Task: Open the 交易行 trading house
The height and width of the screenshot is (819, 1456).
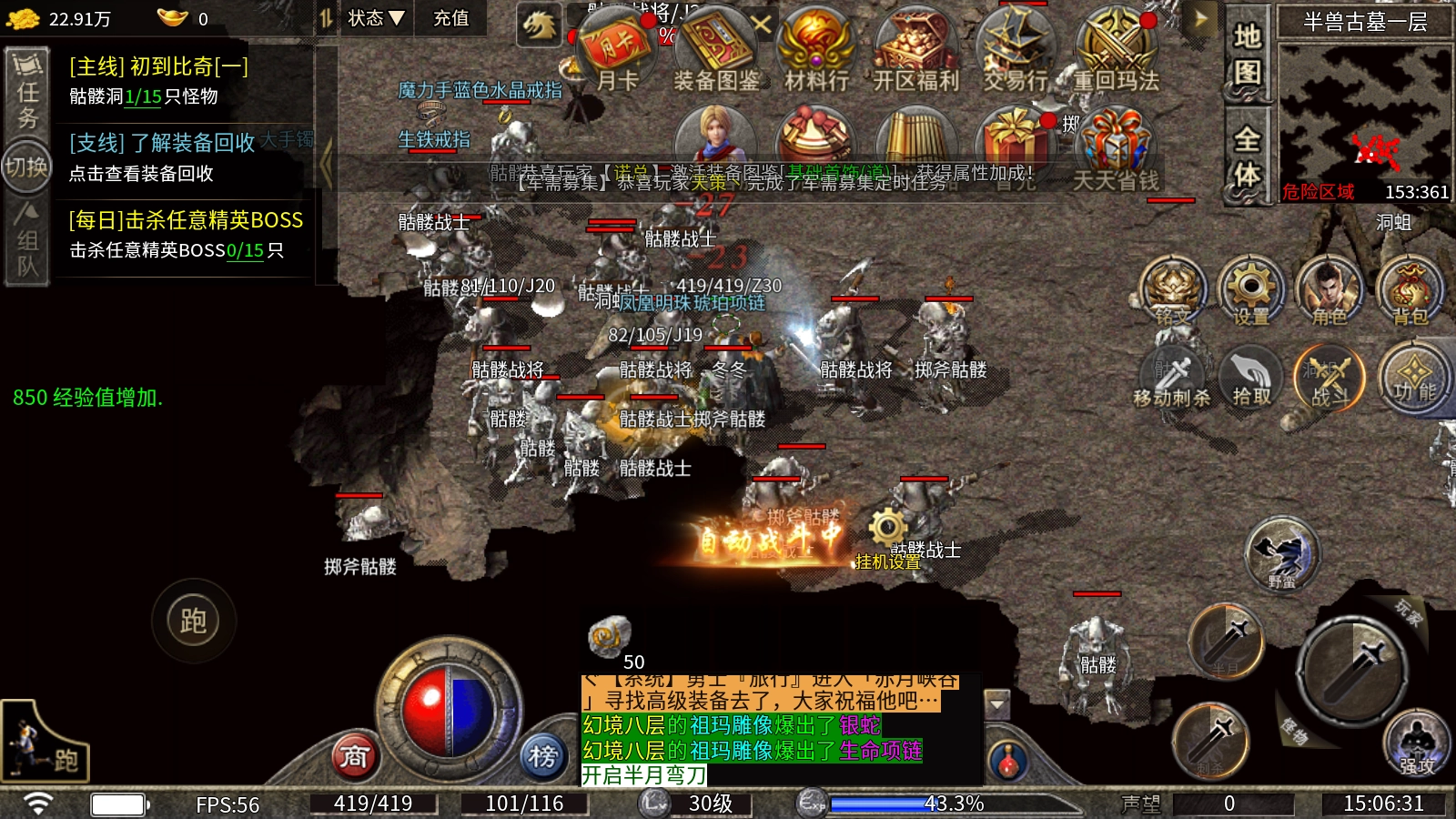Action: 1016,47
